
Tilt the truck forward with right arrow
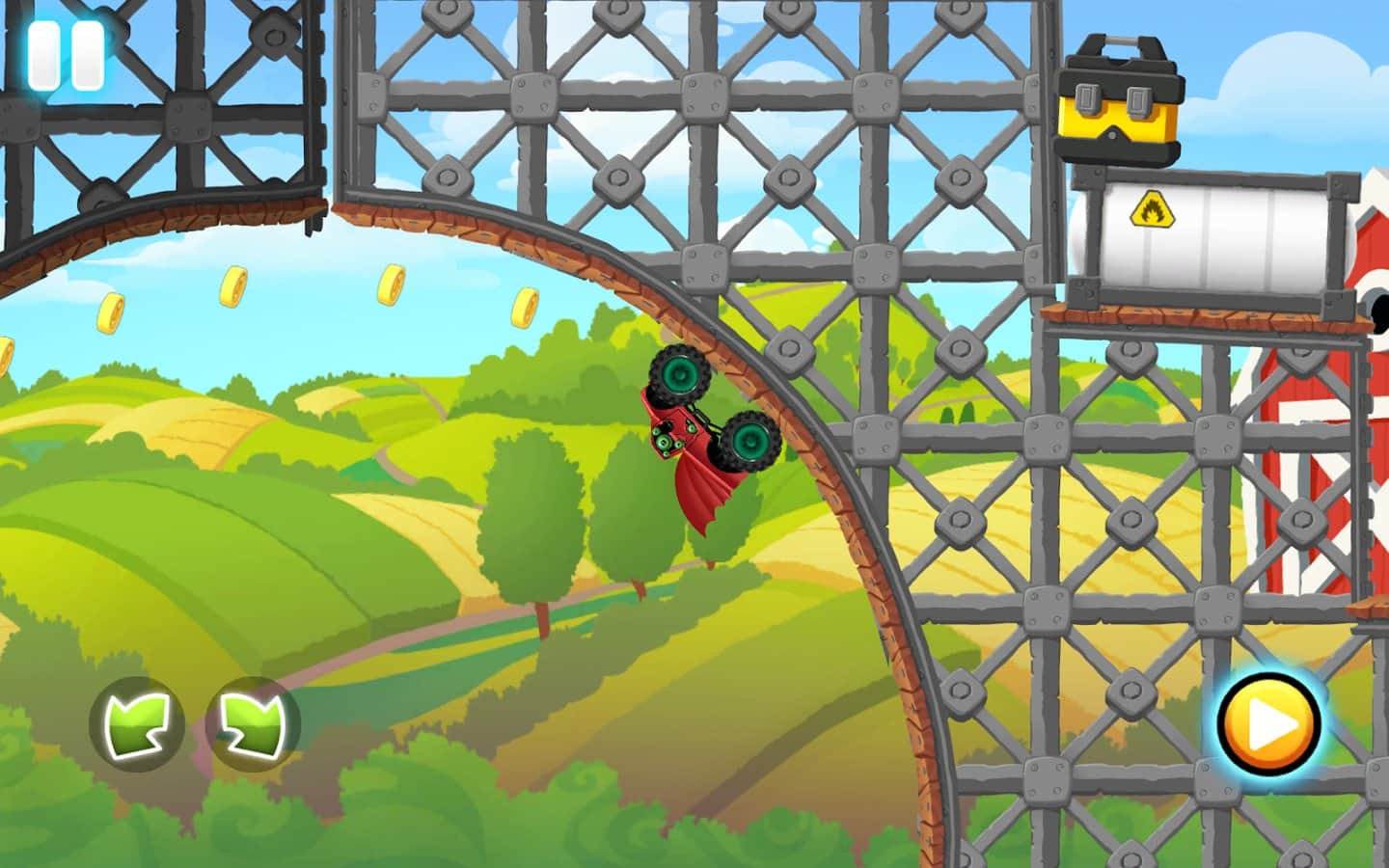coord(253,723)
